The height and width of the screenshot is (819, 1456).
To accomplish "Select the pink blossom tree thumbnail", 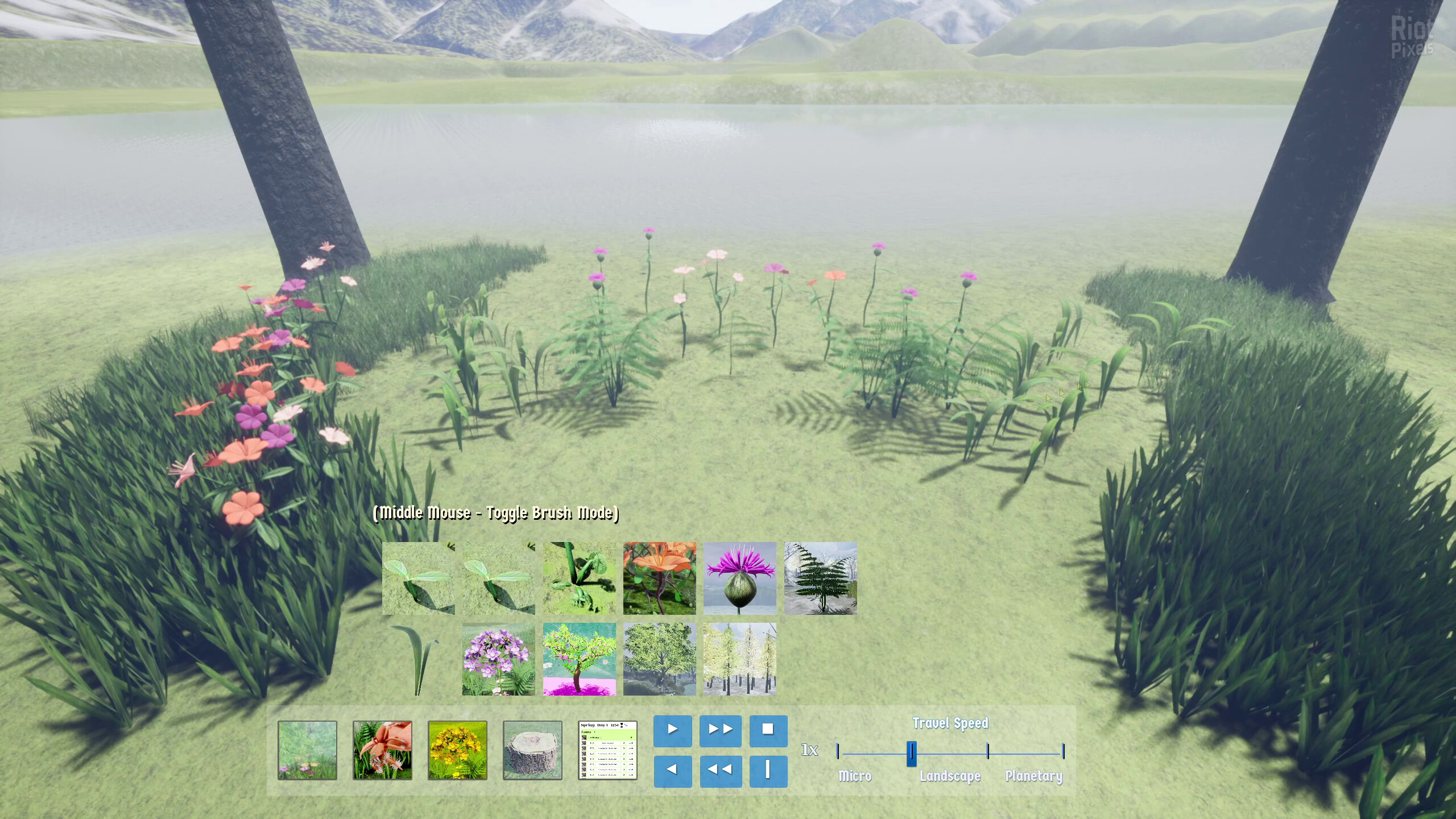I will point(579,659).
